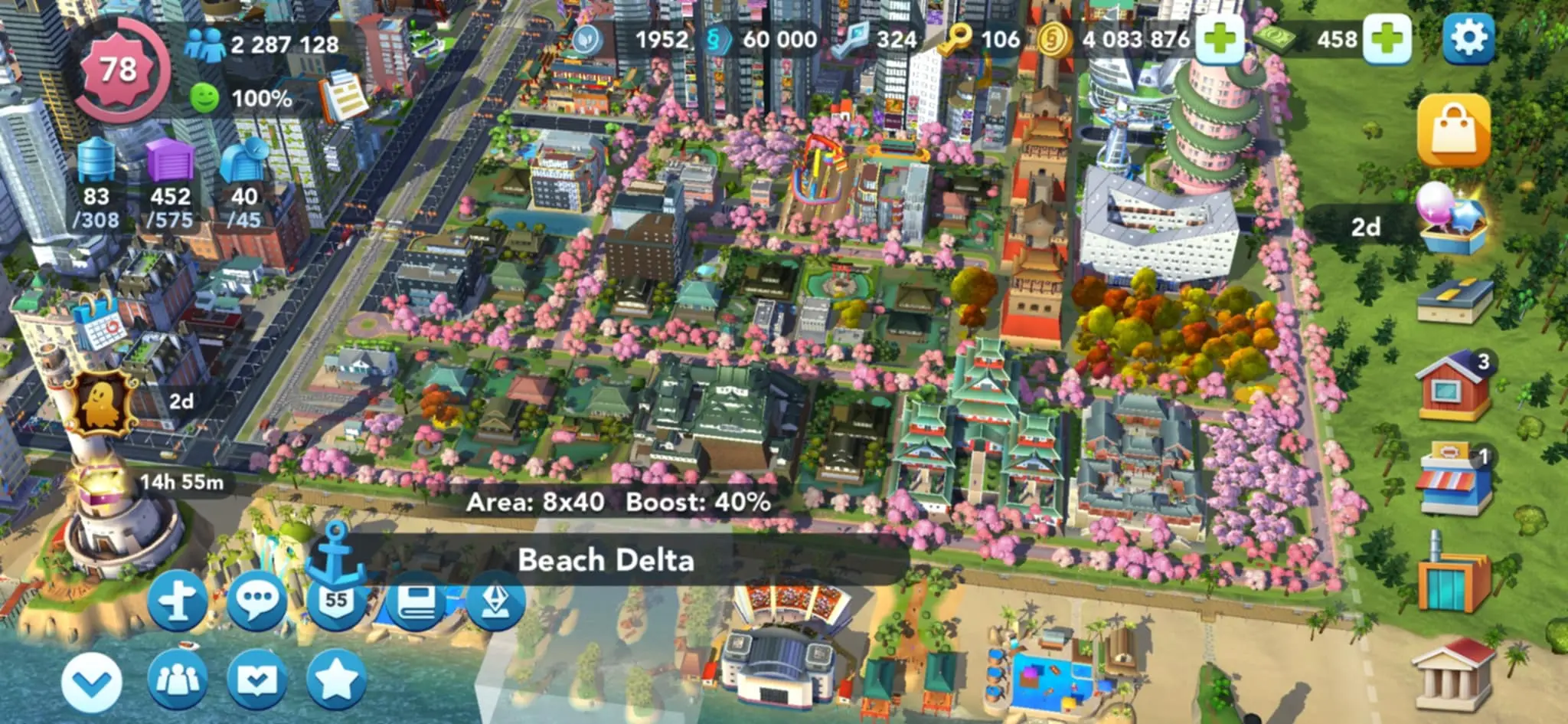Open the shopping bag store
Viewport: 1568px width, 724px height.
coord(1452,130)
